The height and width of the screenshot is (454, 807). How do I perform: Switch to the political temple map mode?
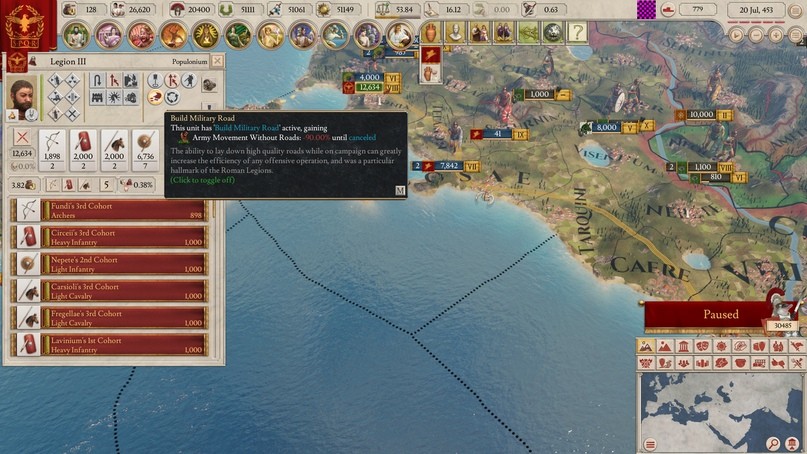pyautogui.click(x=683, y=346)
